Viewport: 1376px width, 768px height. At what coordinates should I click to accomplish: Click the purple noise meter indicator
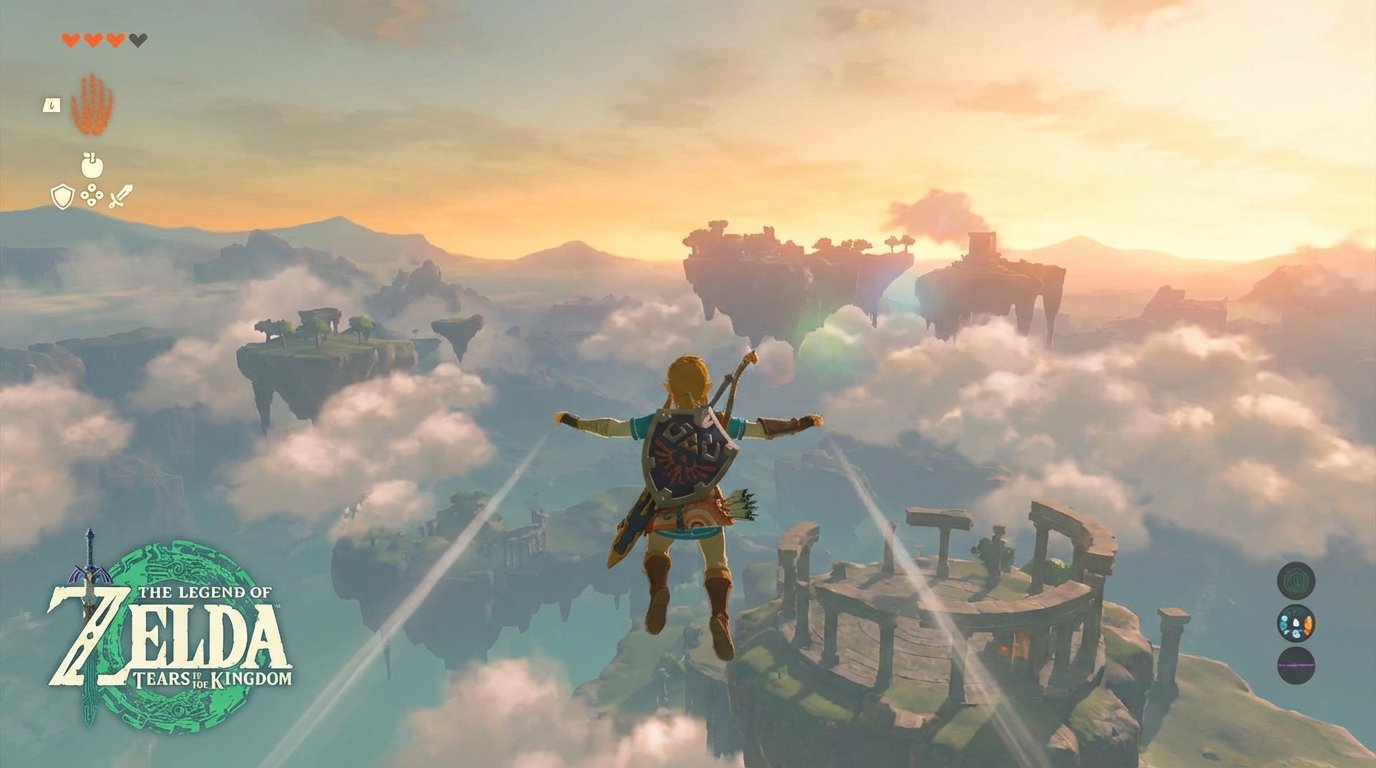click(x=1296, y=664)
